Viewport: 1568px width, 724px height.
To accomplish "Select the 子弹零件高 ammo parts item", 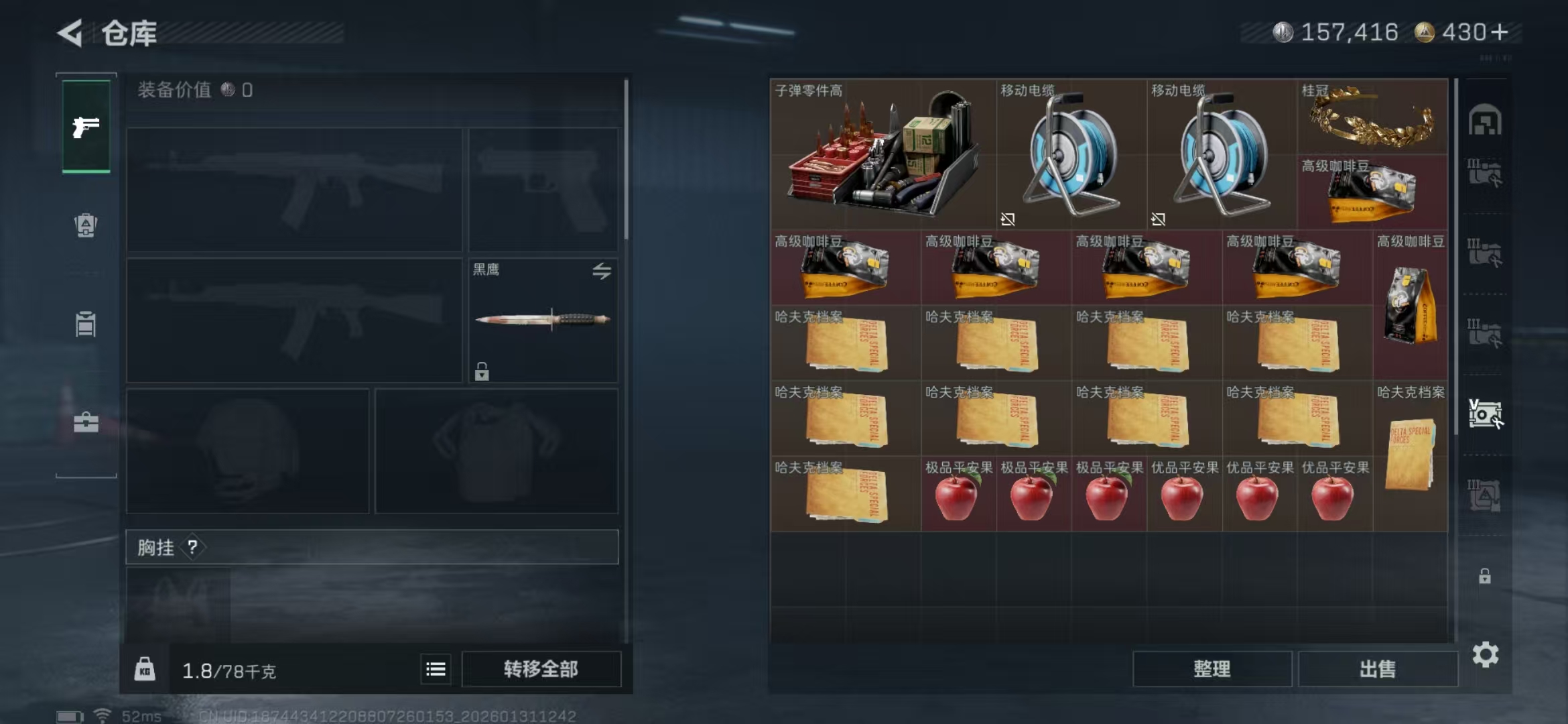I will click(882, 156).
